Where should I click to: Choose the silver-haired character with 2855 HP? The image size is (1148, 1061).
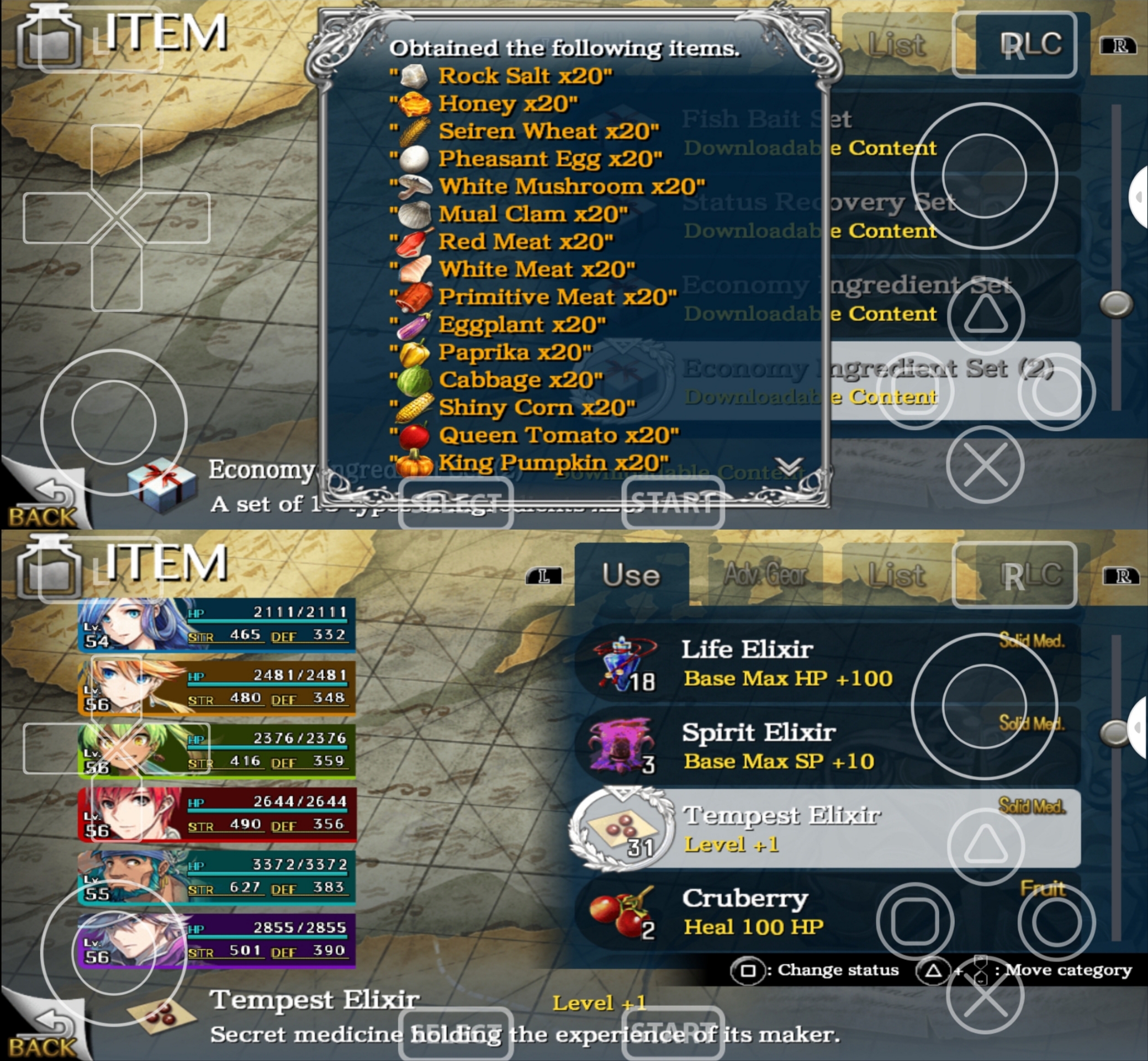216,941
